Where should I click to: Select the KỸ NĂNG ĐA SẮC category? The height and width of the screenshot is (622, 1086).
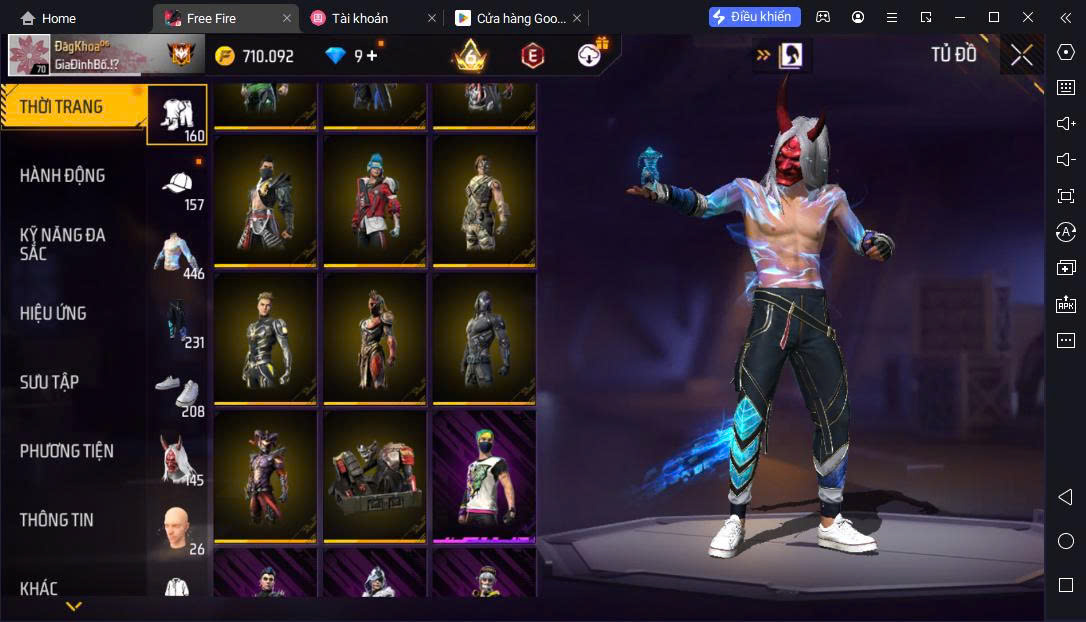(x=62, y=244)
